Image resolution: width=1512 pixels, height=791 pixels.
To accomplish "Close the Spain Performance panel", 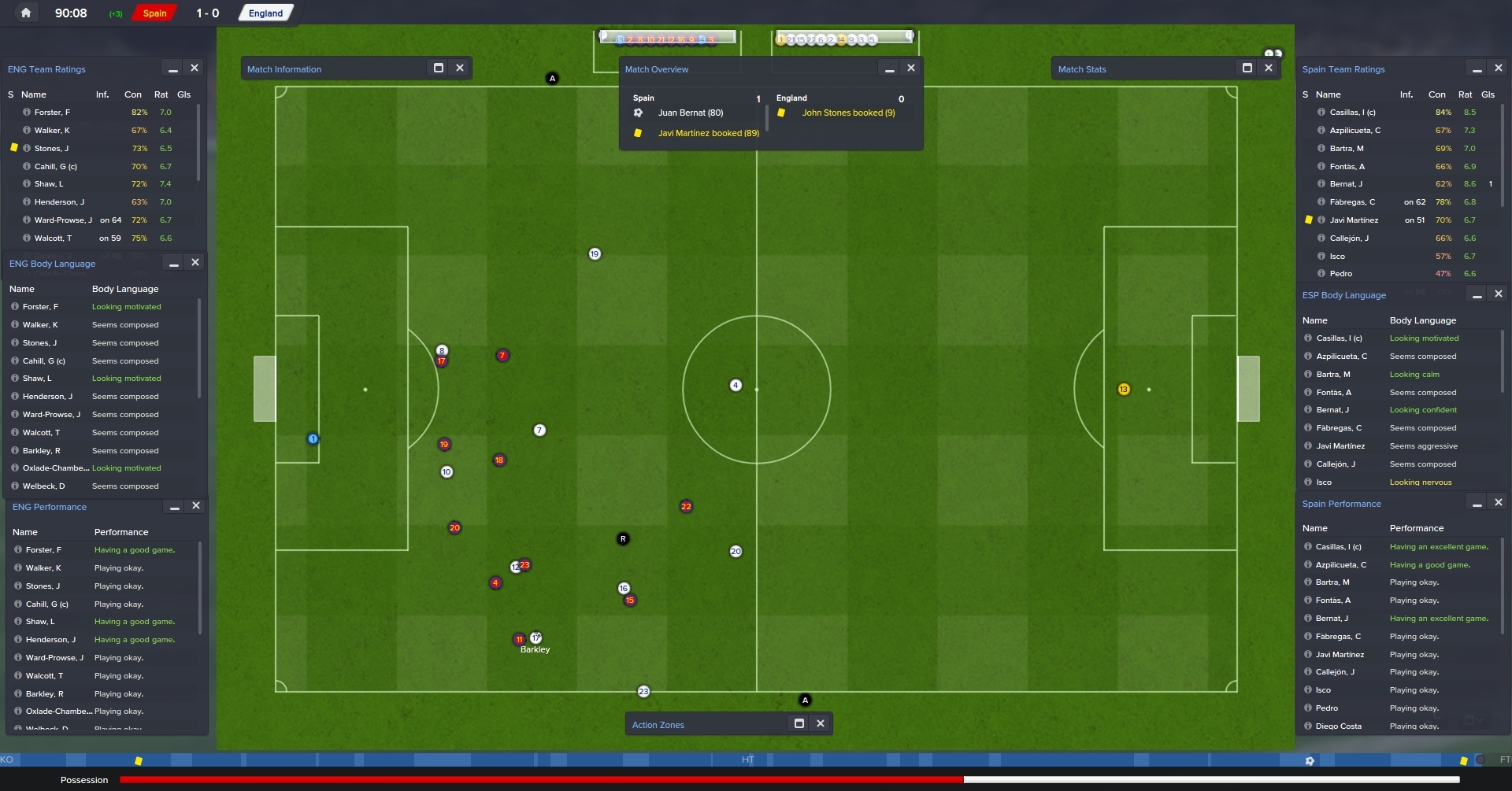I will (x=1499, y=503).
